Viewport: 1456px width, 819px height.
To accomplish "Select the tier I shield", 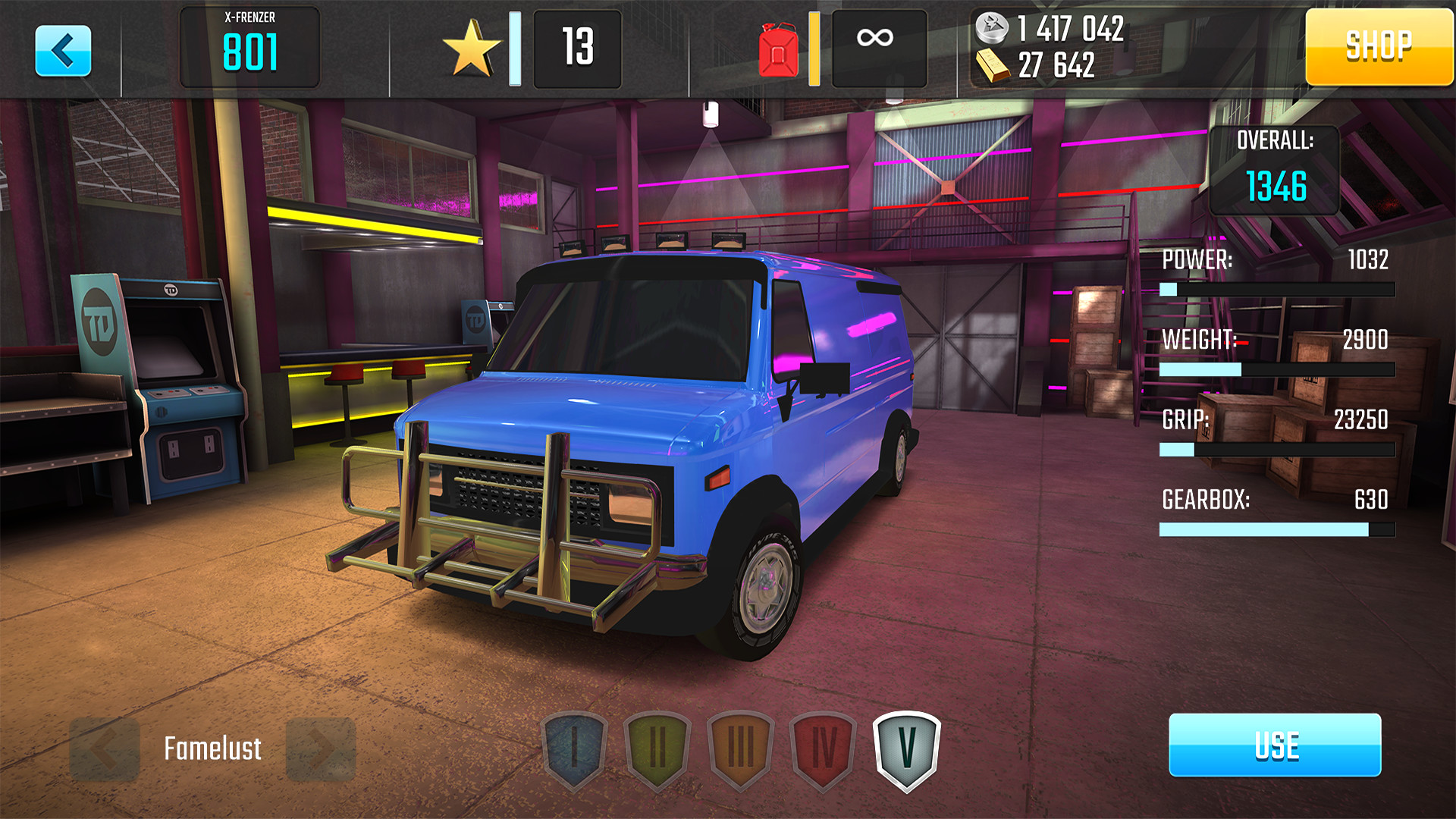I will (574, 748).
